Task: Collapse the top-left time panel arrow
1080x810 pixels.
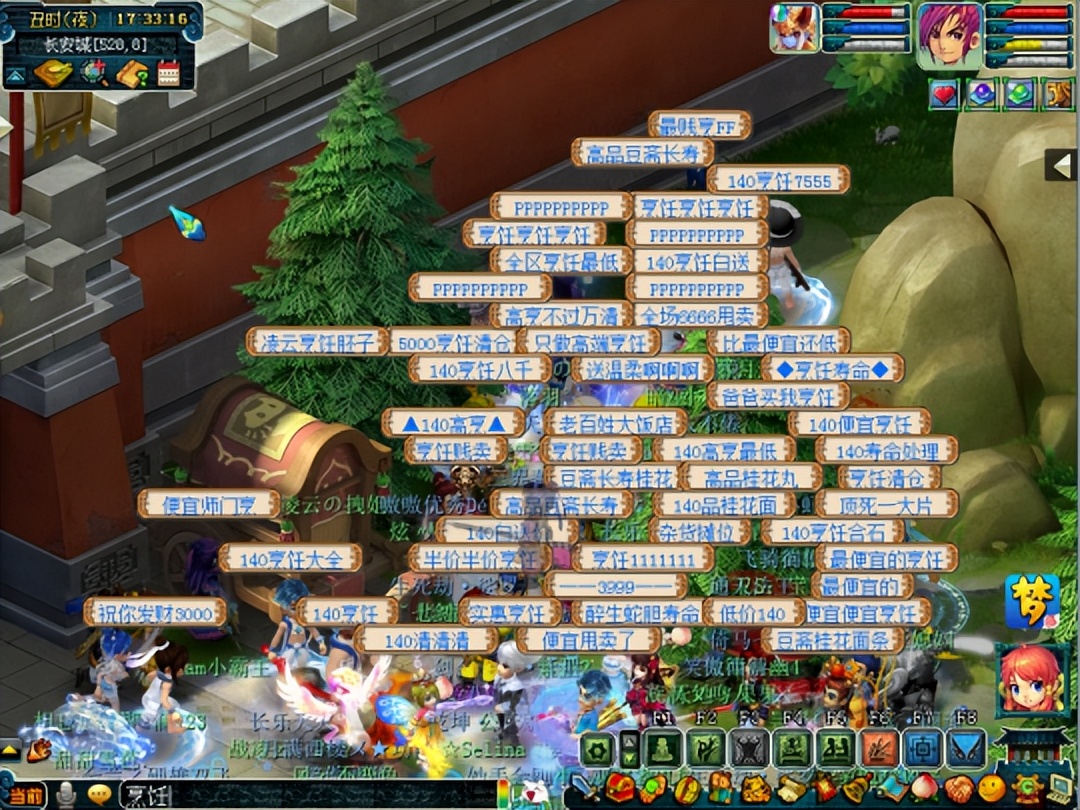Action: click(15, 74)
